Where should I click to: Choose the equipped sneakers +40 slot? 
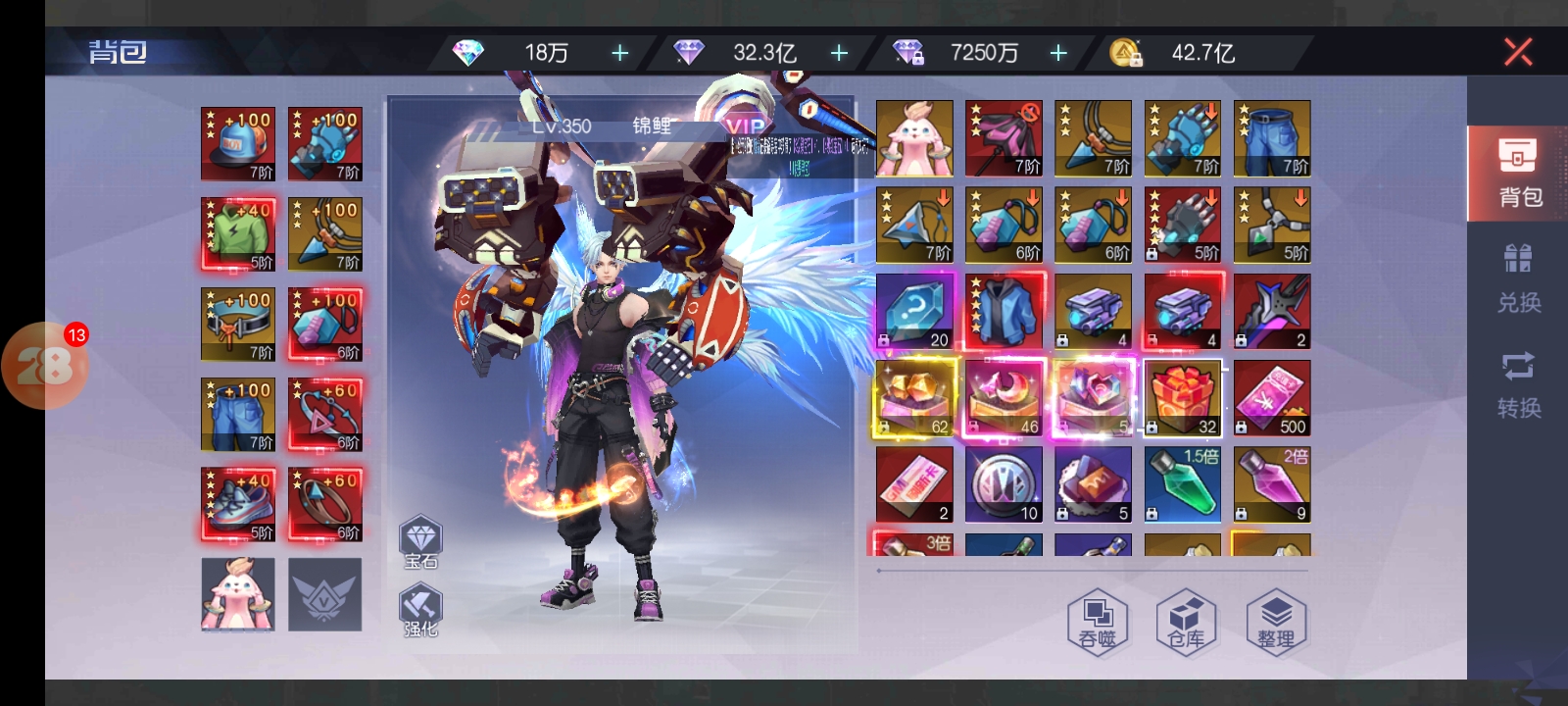(238, 504)
